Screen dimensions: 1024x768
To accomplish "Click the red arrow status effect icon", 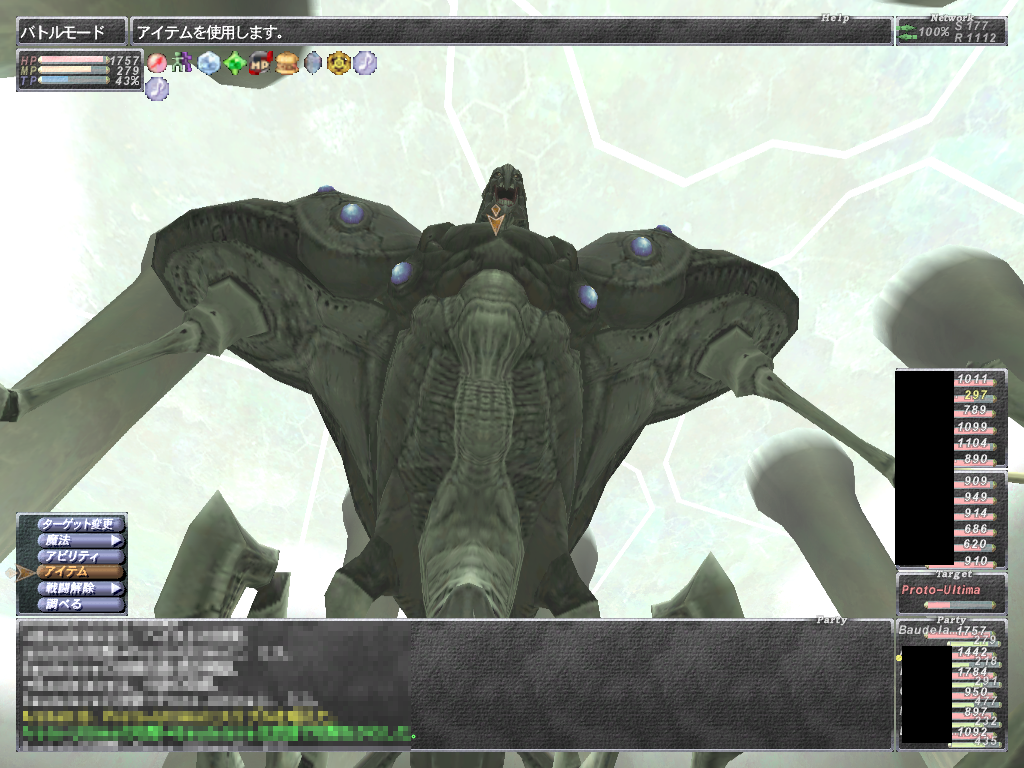I will (157, 63).
